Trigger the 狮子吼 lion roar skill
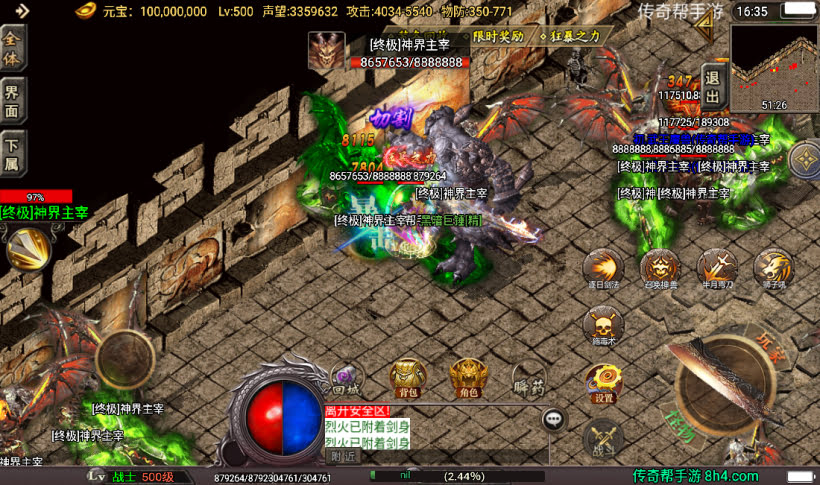 click(773, 268)
